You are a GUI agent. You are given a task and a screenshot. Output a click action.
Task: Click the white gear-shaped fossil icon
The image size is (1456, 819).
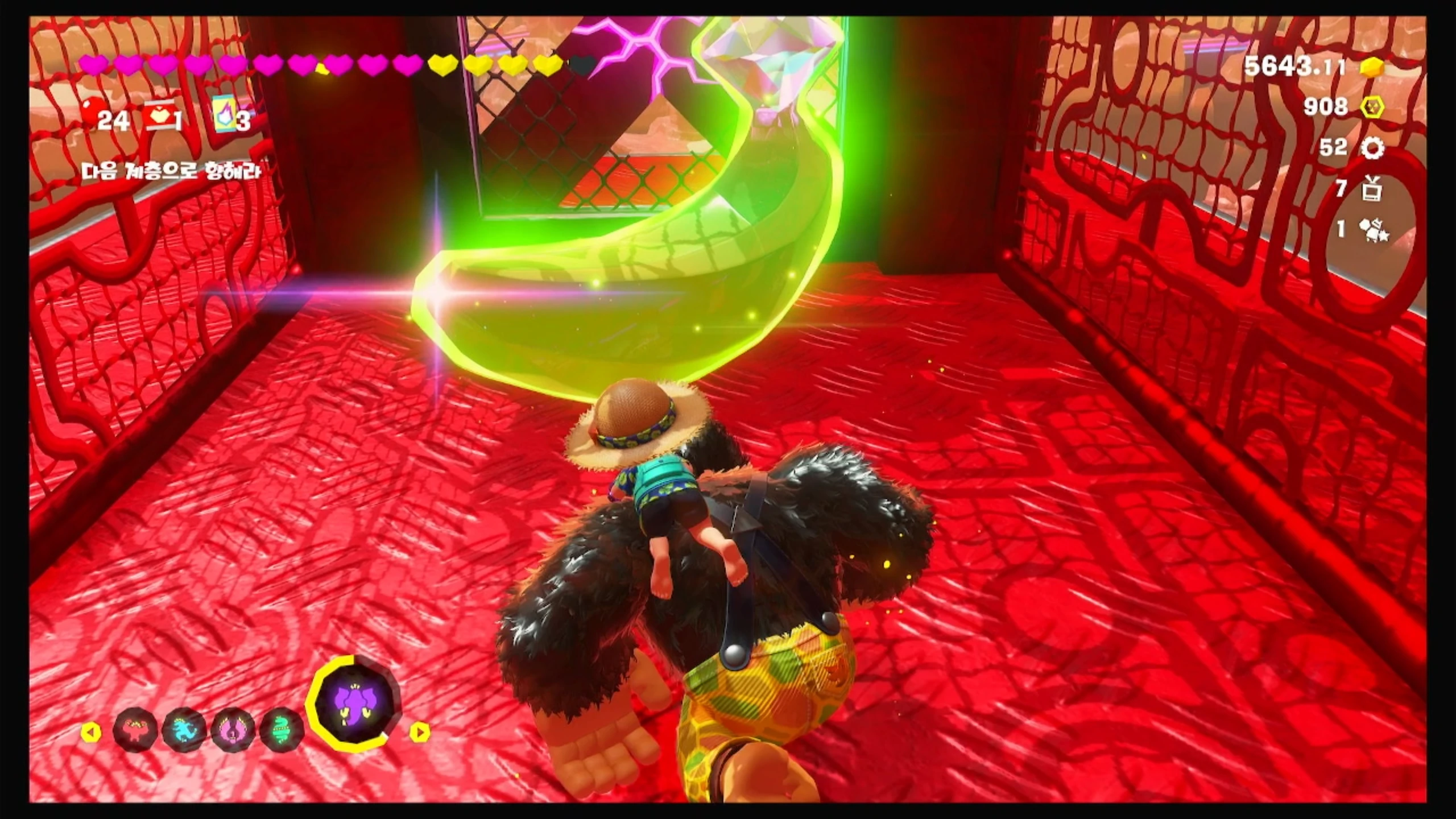coord(1372,148)
